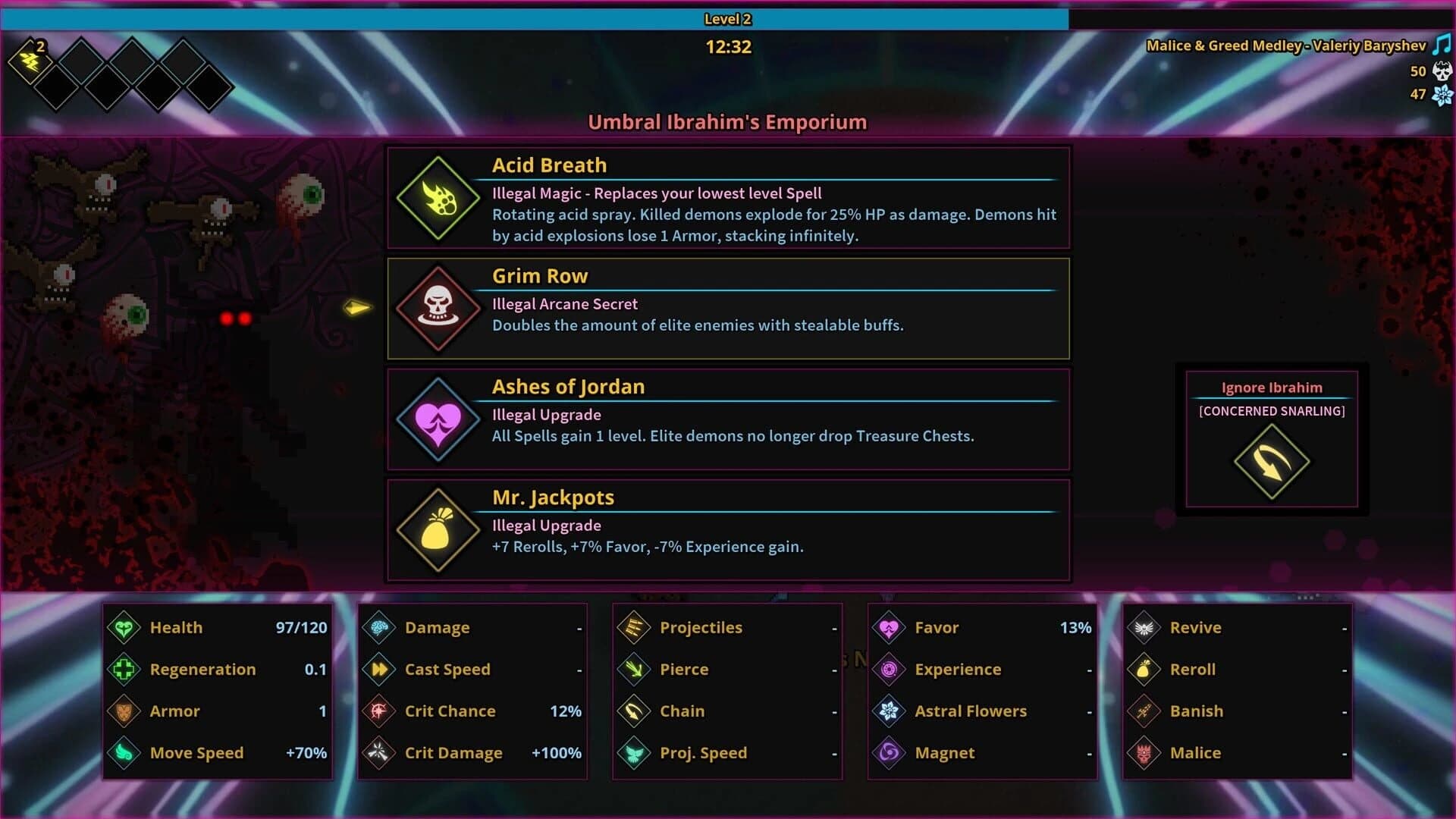Select the Acid Breath spell icon
Viewport: 1456px width, 819px height.
[x=437, y=199]
